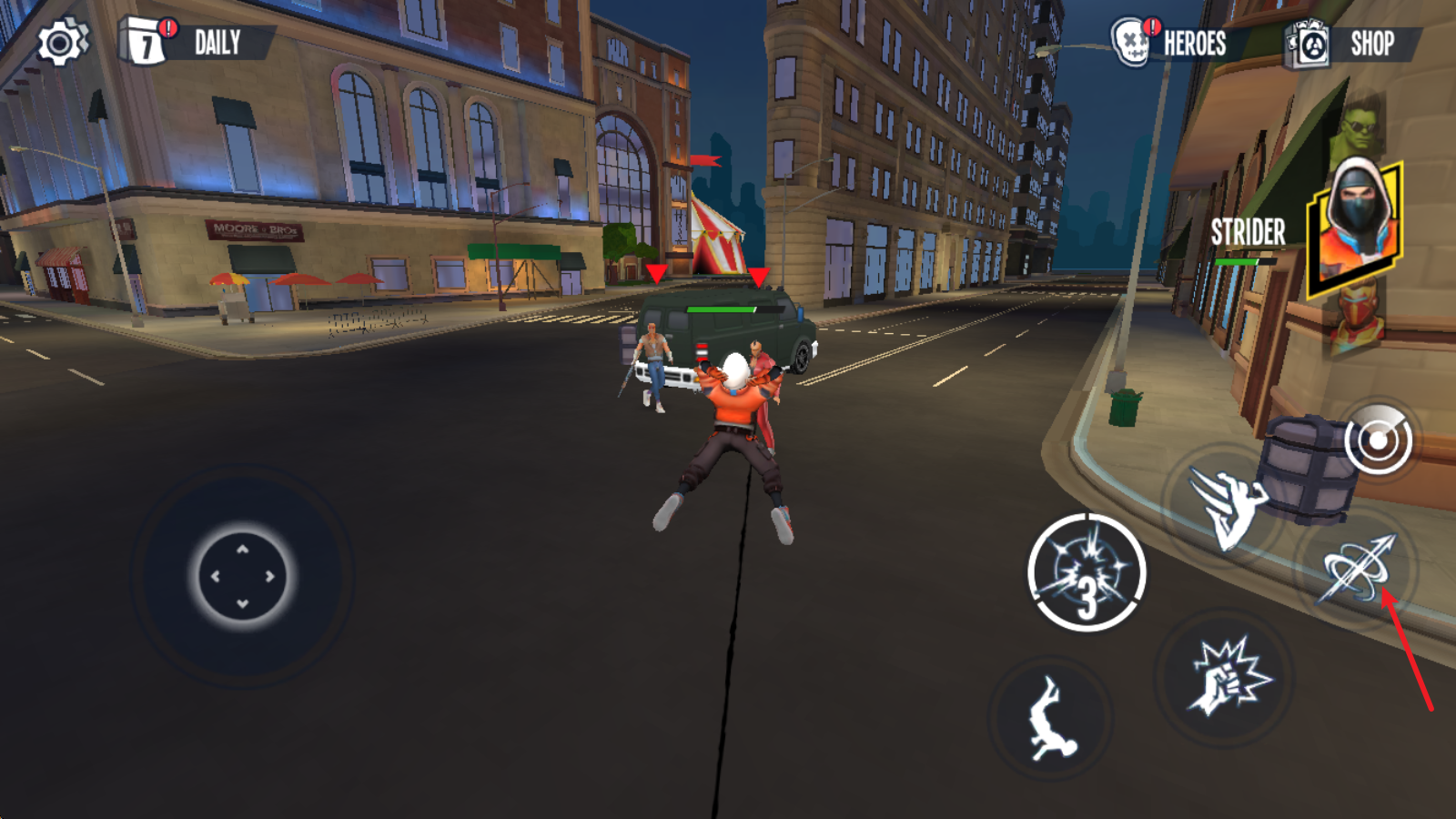Trigger the special burst ability with number 3
This screenshot has height=819, width=1456.
[x=1087, y=572]
